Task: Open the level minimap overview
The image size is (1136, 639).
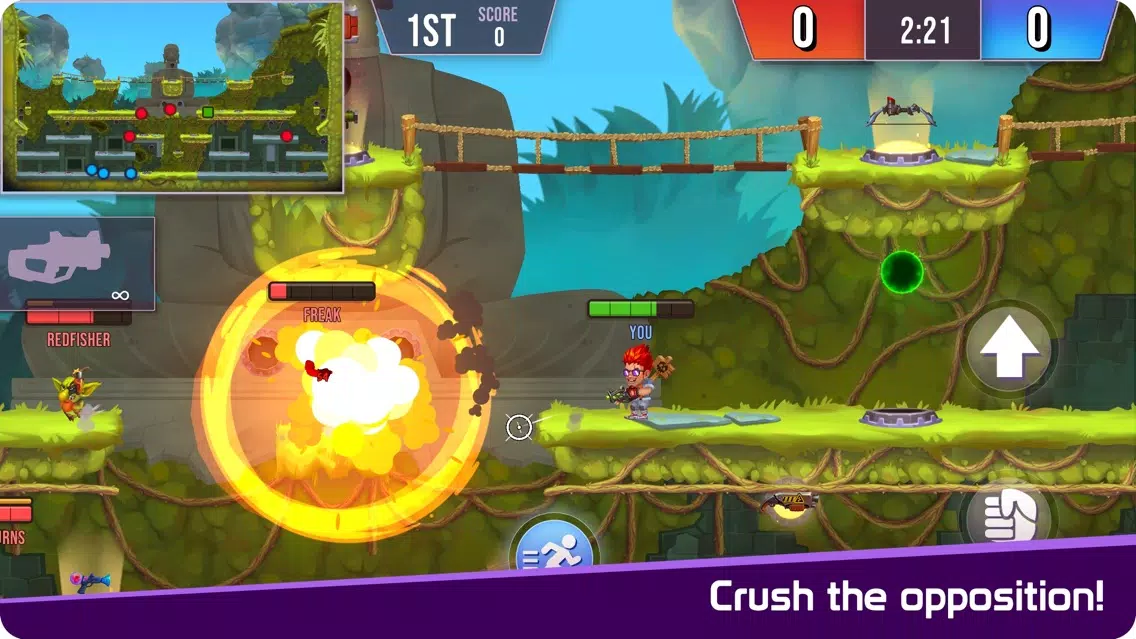Action: coord(173,97)
